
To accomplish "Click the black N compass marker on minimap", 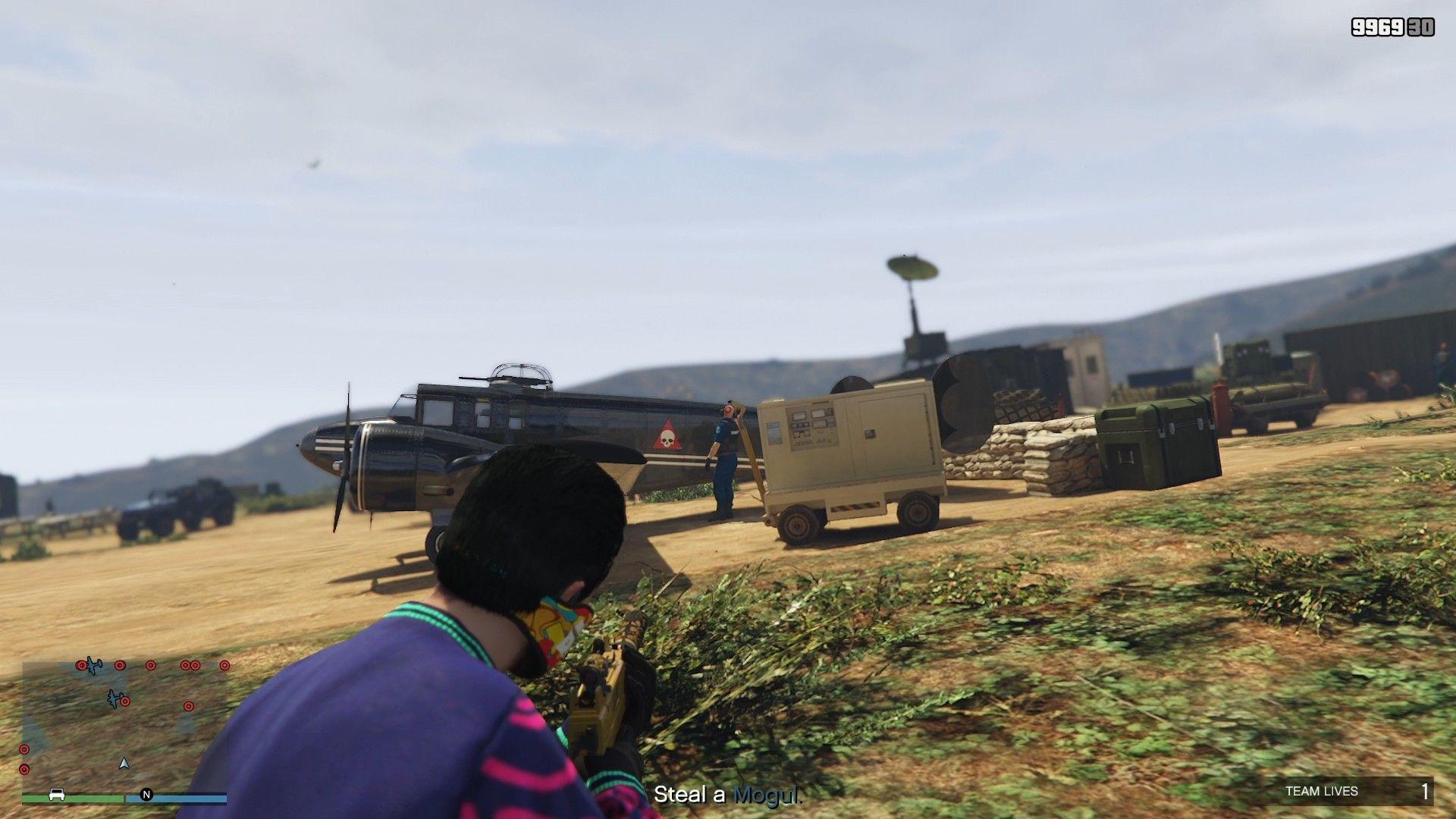I will (x=147, y=794).
